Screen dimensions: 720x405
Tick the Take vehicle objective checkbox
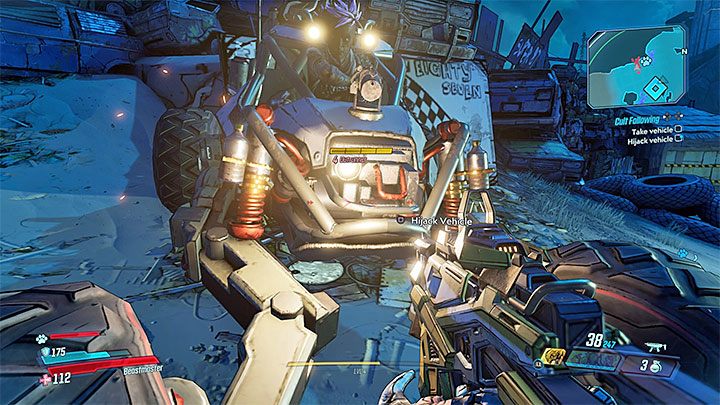tap(679, 128)
